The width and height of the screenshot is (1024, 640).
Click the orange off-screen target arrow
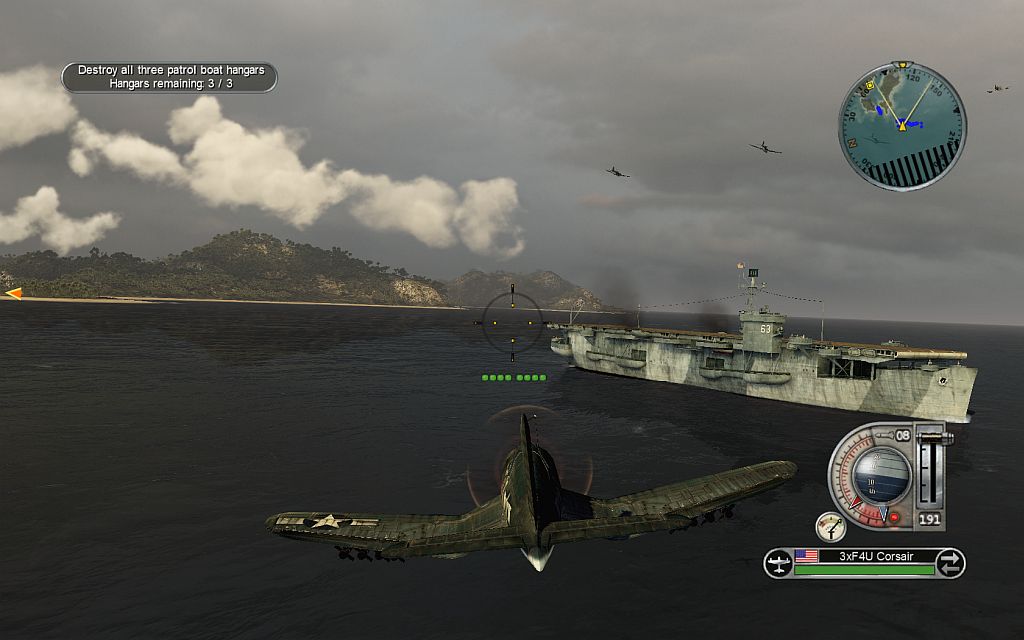(13, 293)
